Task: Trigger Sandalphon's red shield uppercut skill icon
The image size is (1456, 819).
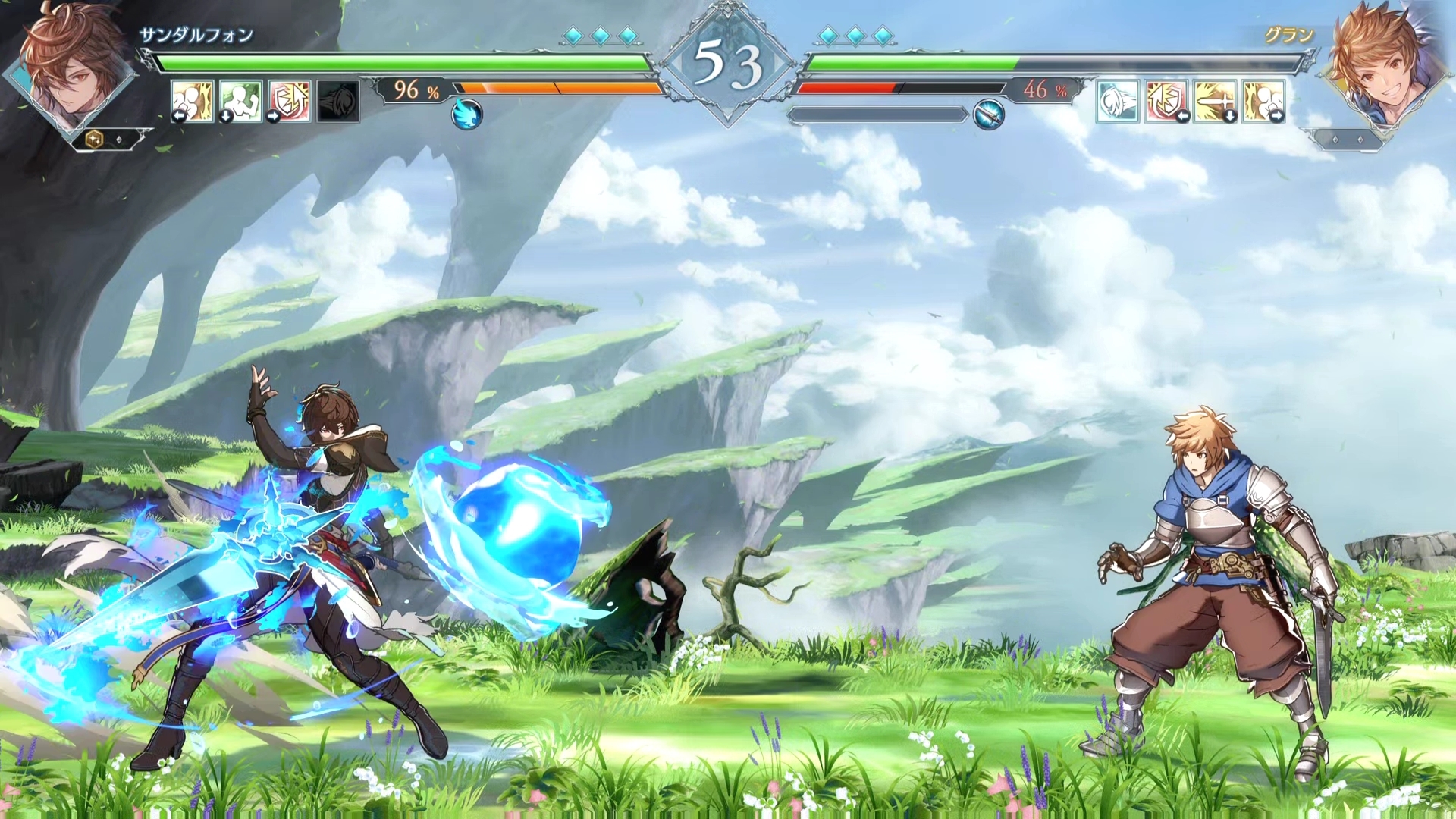Action: pos(290,100)
